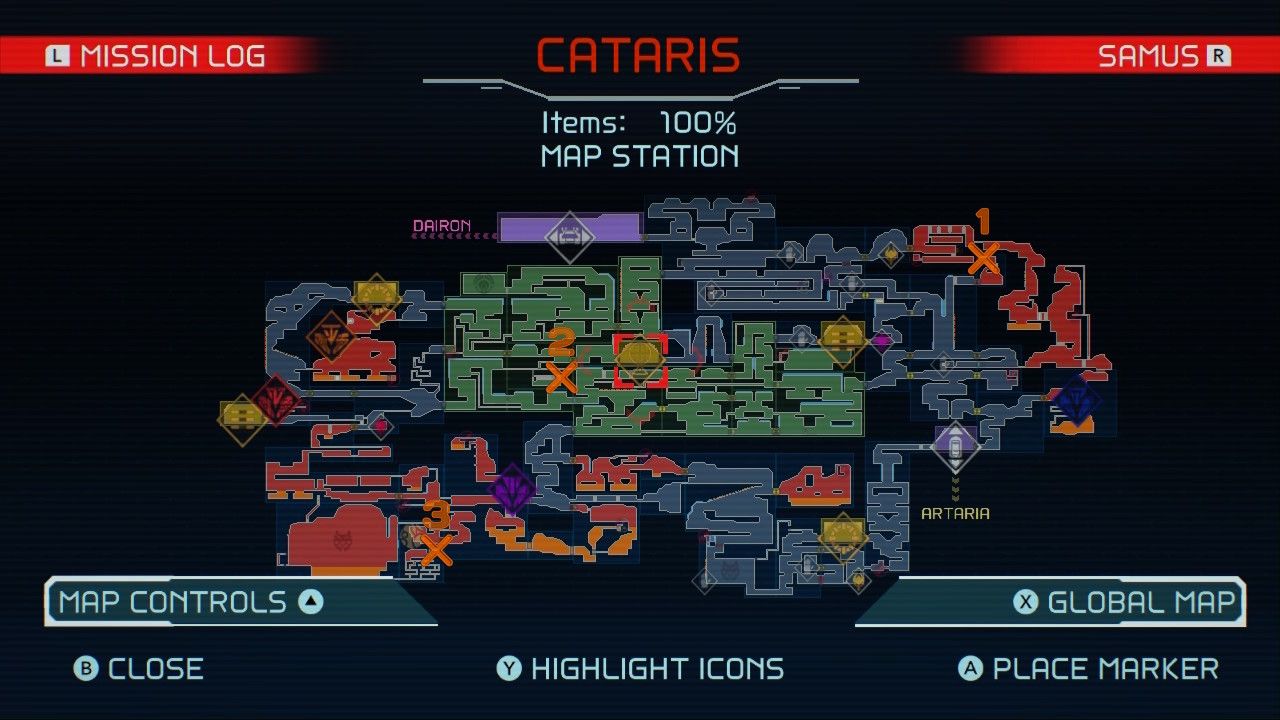Click the purple teleportal icon near the map's center
This screenshot has width=1280, height=720.
(513, 490)
